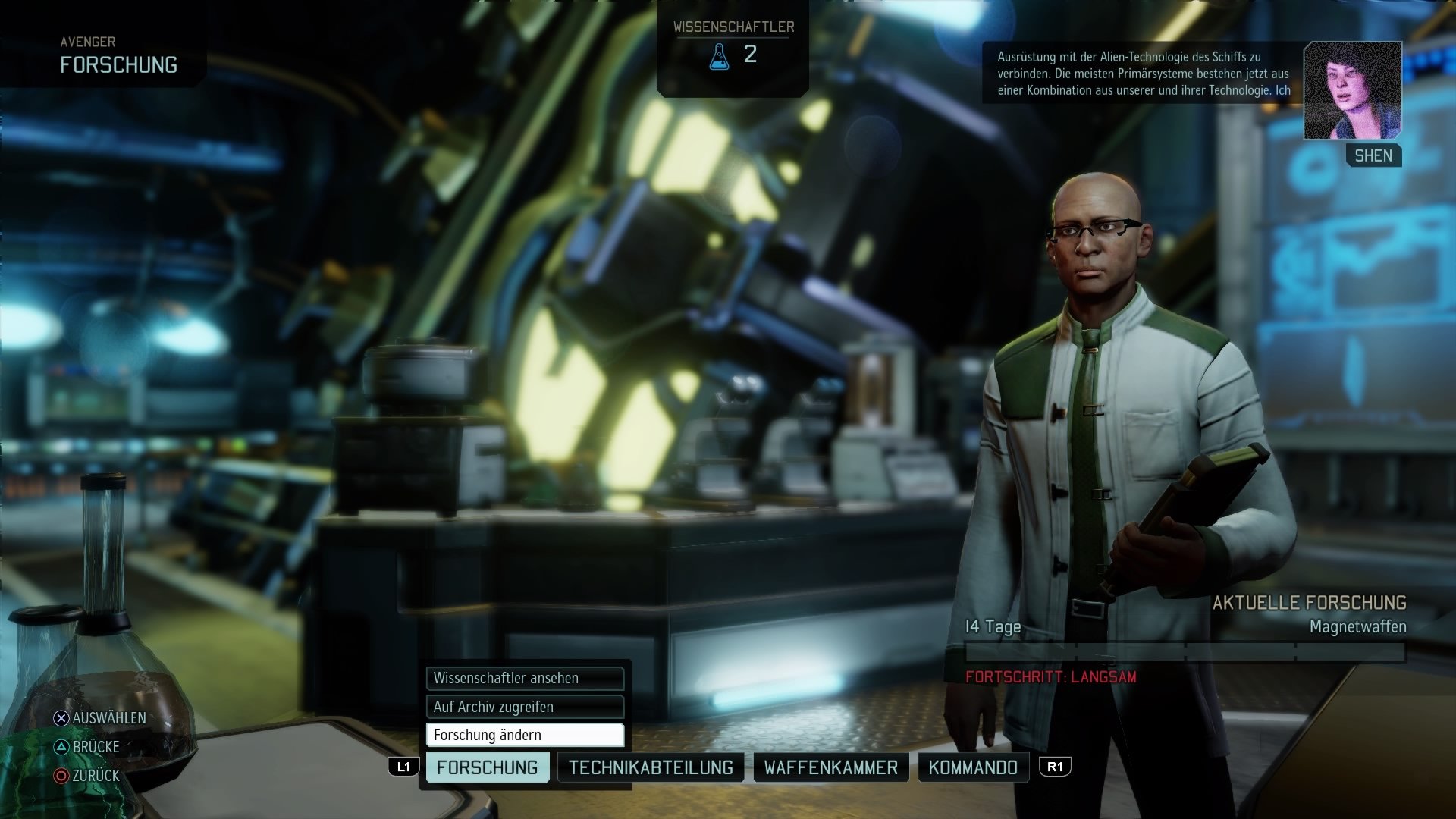Switch to the Waffenkammer tab
The height and width of the screenshot is (819, 1456).
(x=830, y=767)
